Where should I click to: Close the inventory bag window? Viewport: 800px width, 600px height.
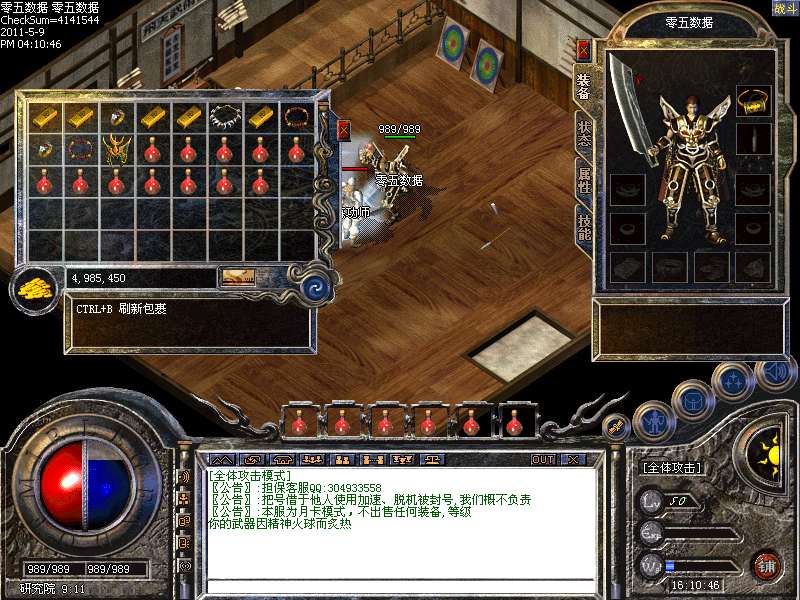click(344, 130)
